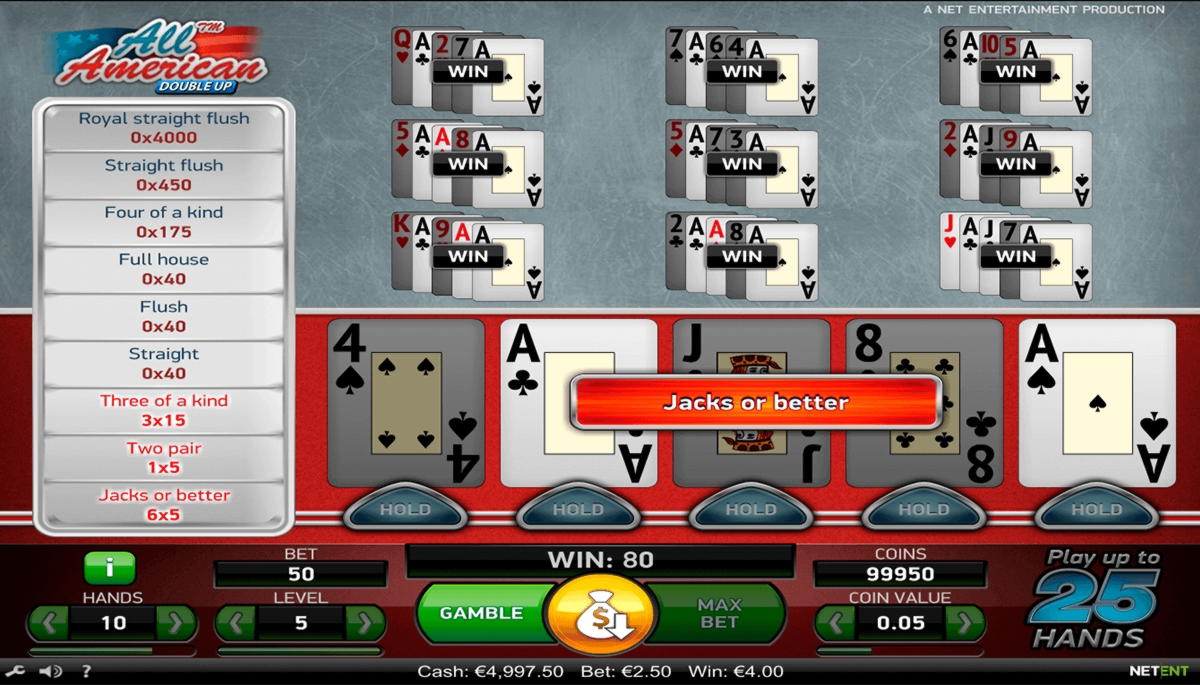Decrease the number of hands
The image size is (1200, 685).
(47, 623)
